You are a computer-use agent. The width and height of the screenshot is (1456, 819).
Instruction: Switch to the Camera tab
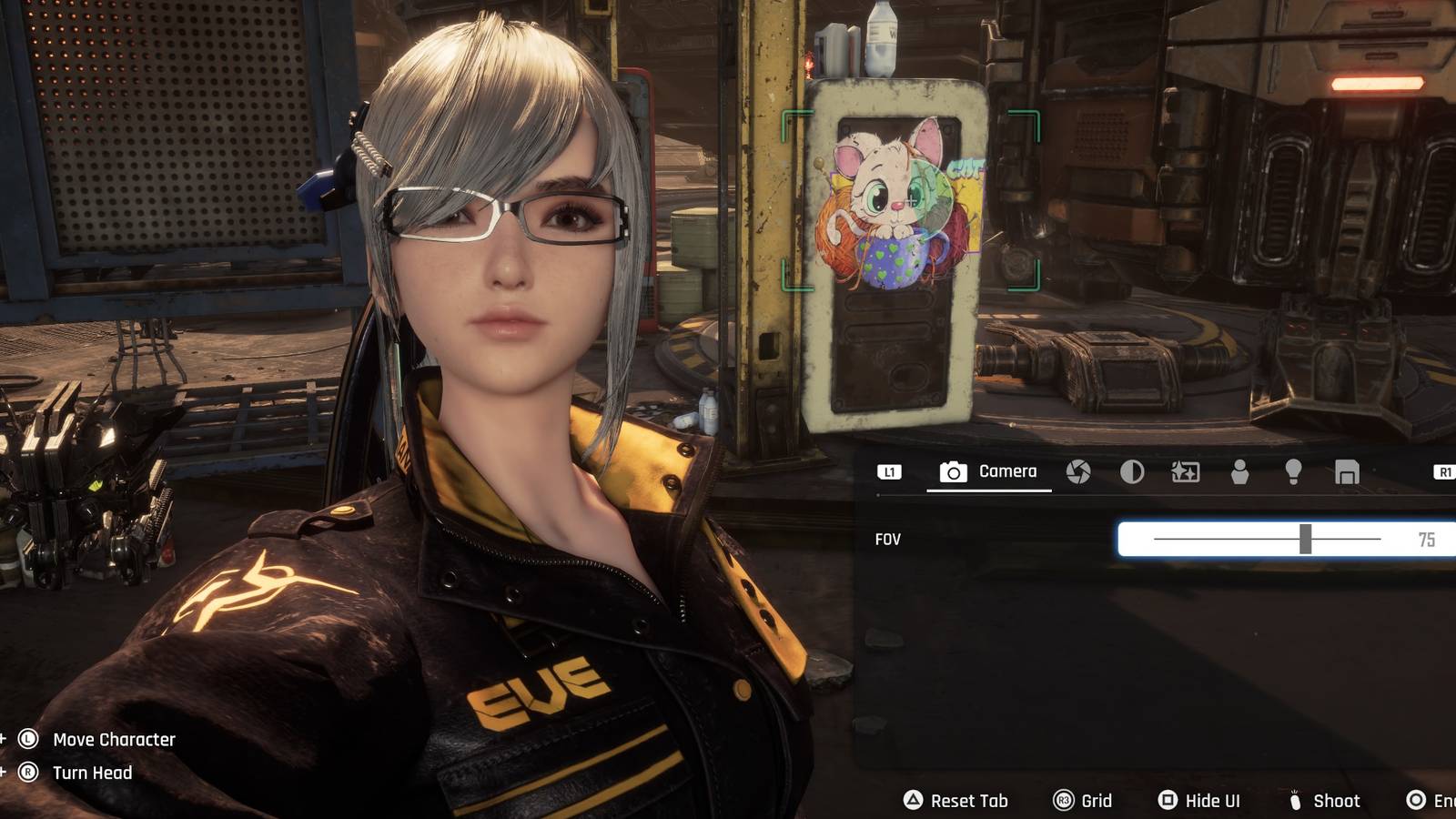(x=987, y=472)
